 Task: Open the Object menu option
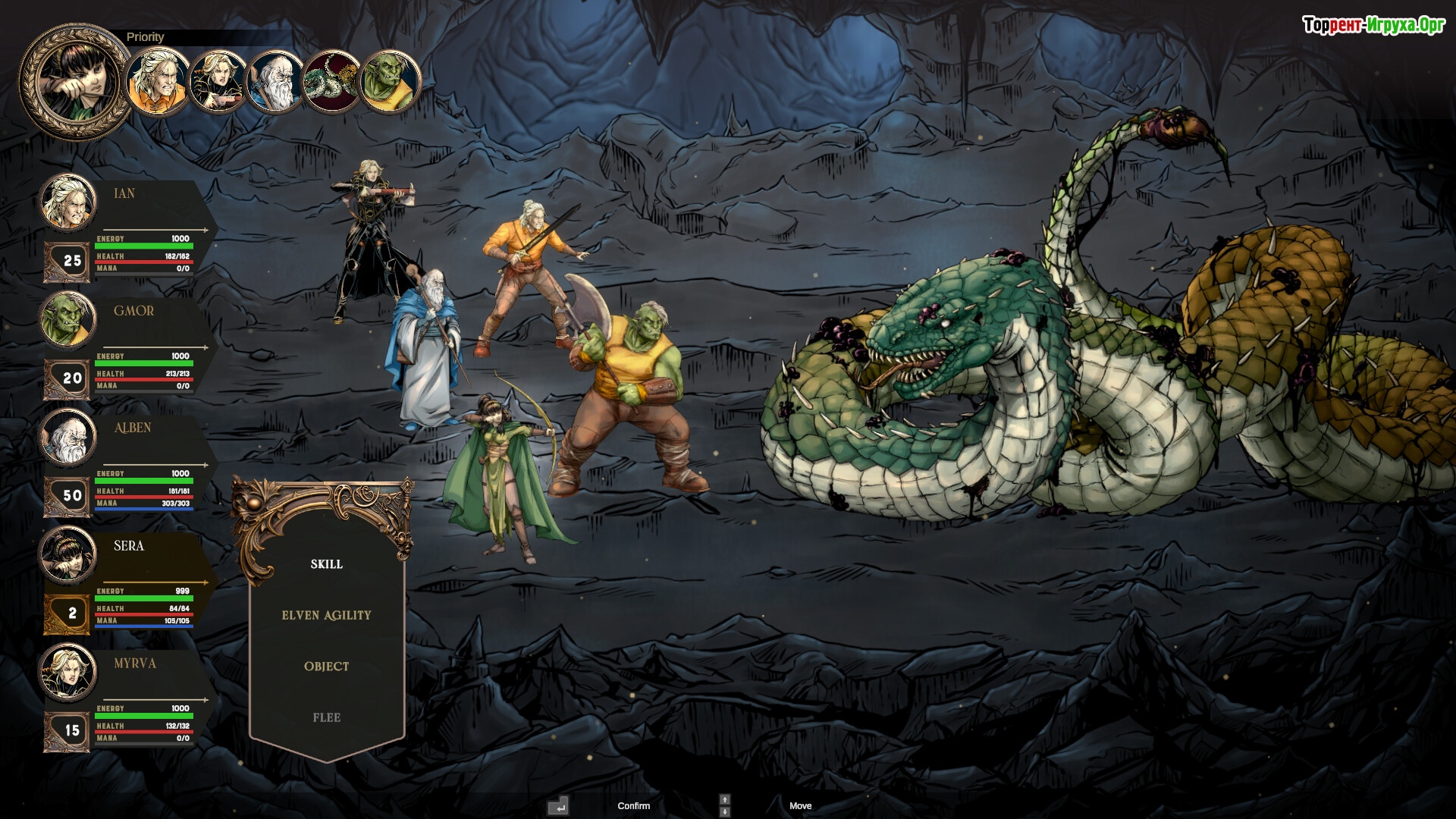pos(326,667)
